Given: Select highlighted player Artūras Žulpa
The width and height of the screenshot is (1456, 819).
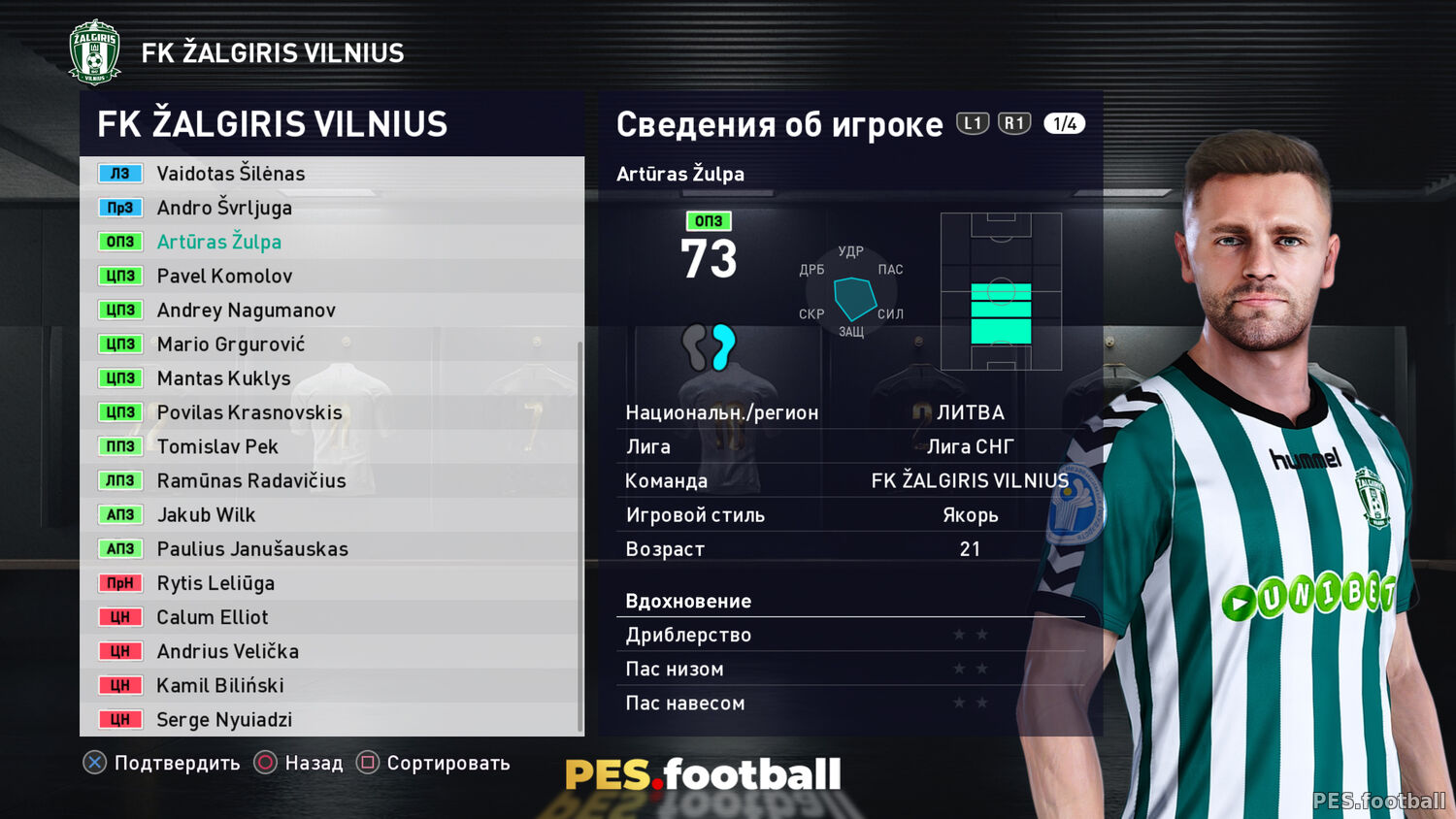Looking at the screenshot, I should [x=219, y=242].
